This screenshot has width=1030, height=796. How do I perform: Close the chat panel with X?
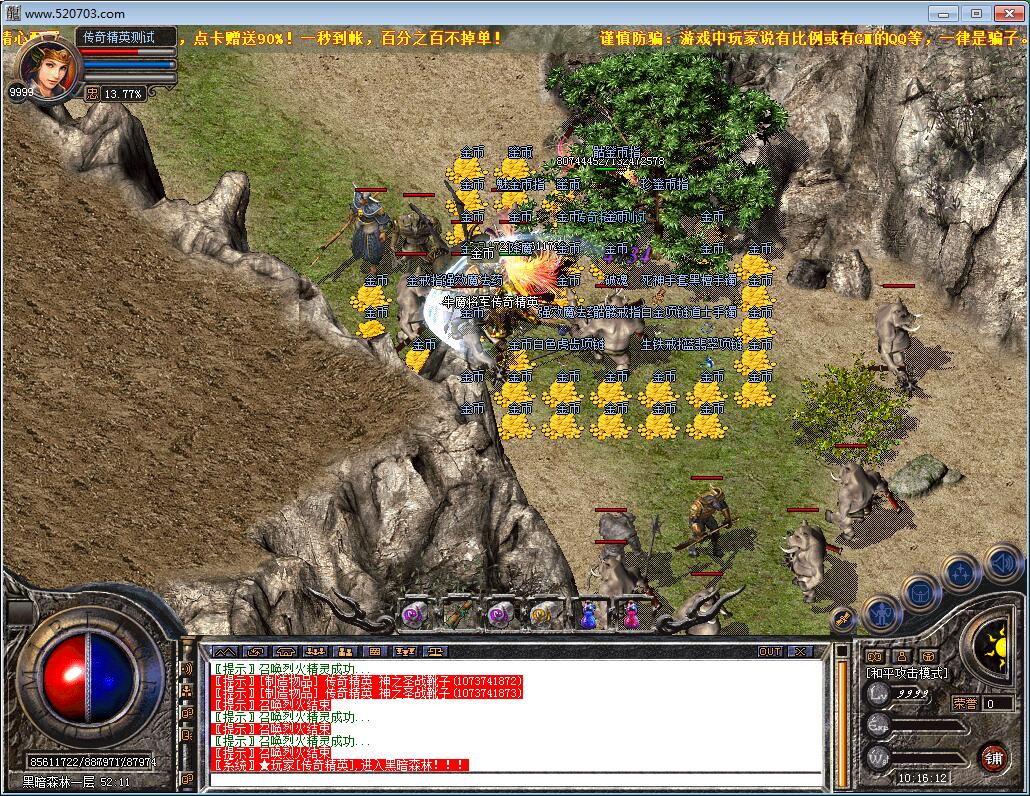pyautogui.click(x=800, y=651)
